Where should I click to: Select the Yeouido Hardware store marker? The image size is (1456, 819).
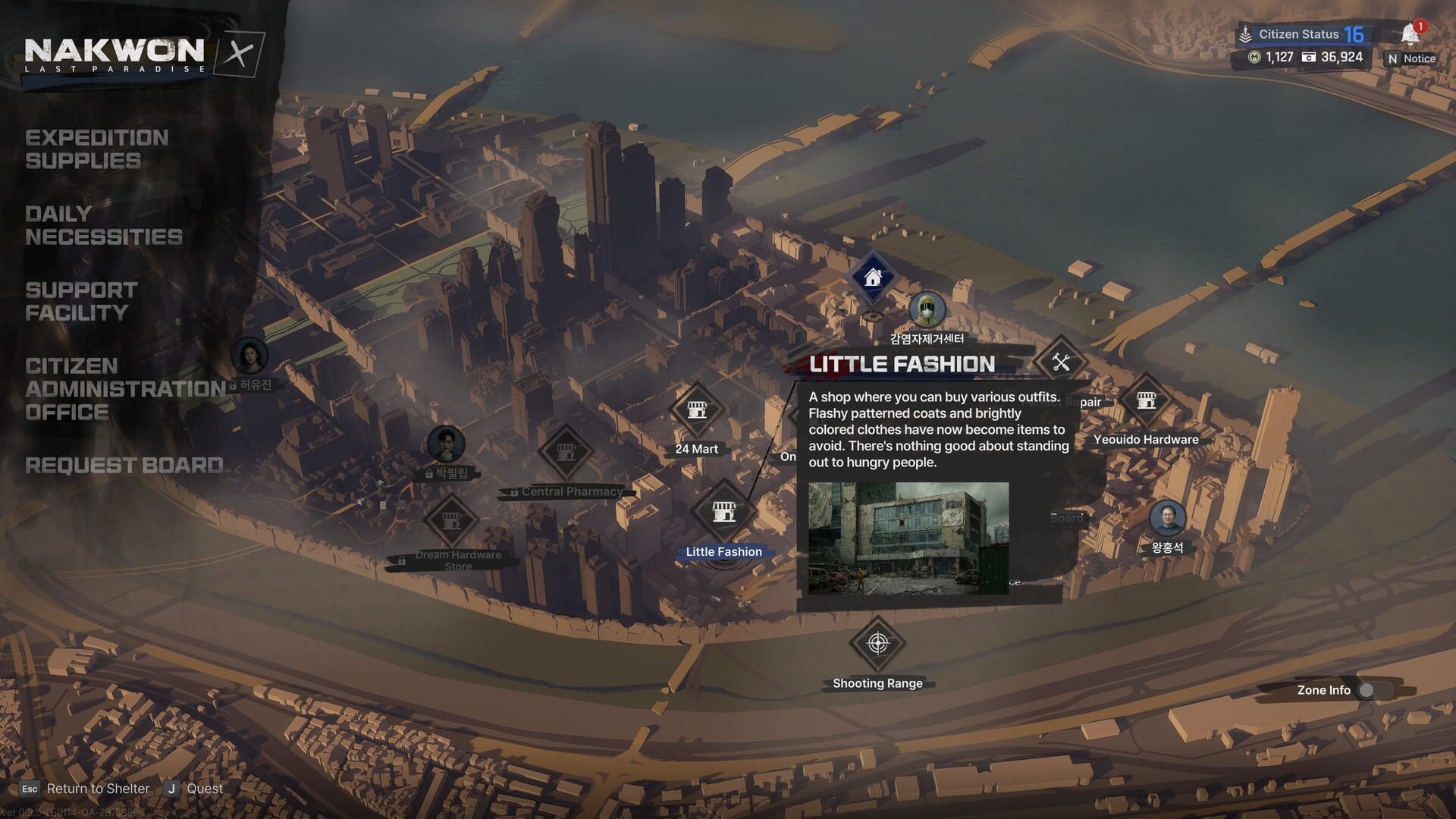click(x=1146, y=400)
